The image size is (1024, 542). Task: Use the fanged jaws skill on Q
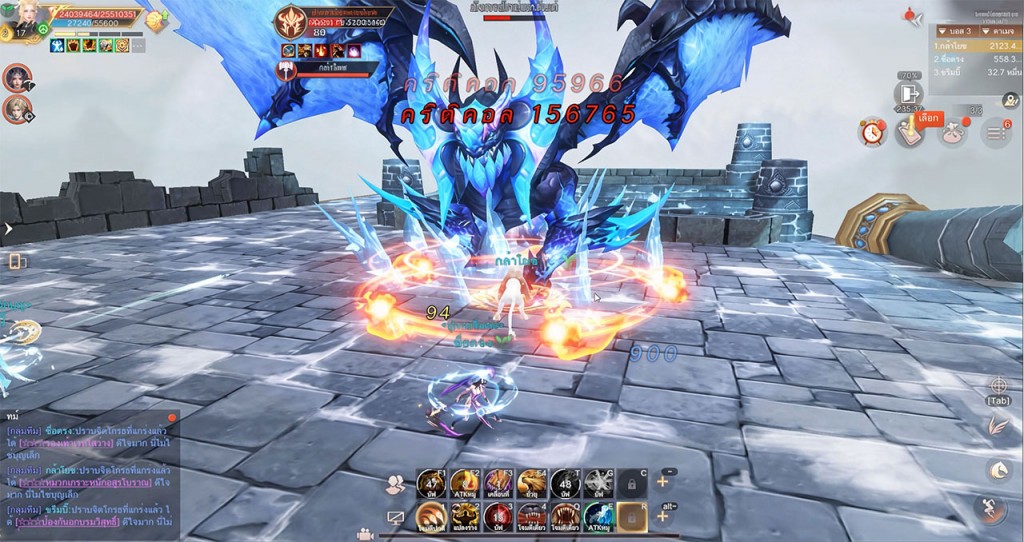click(565, 516)
